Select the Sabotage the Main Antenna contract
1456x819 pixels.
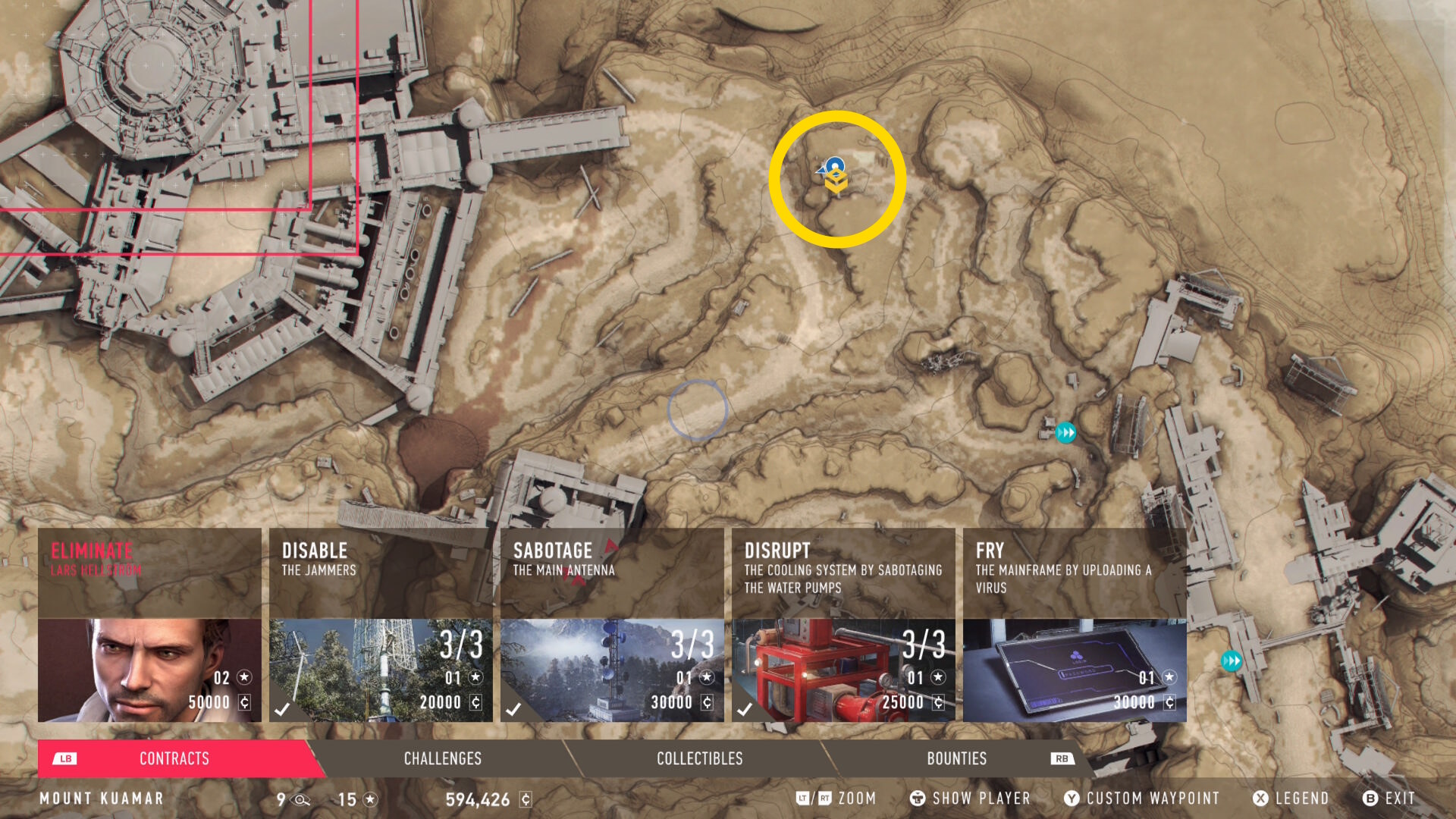point(612,625)
